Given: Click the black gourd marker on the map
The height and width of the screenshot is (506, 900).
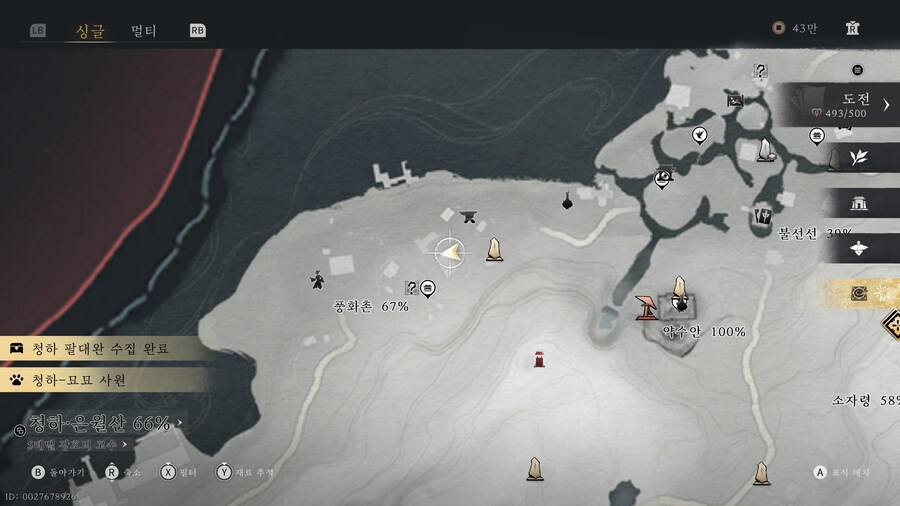Looking at the screenshot, I should point(567,201).
